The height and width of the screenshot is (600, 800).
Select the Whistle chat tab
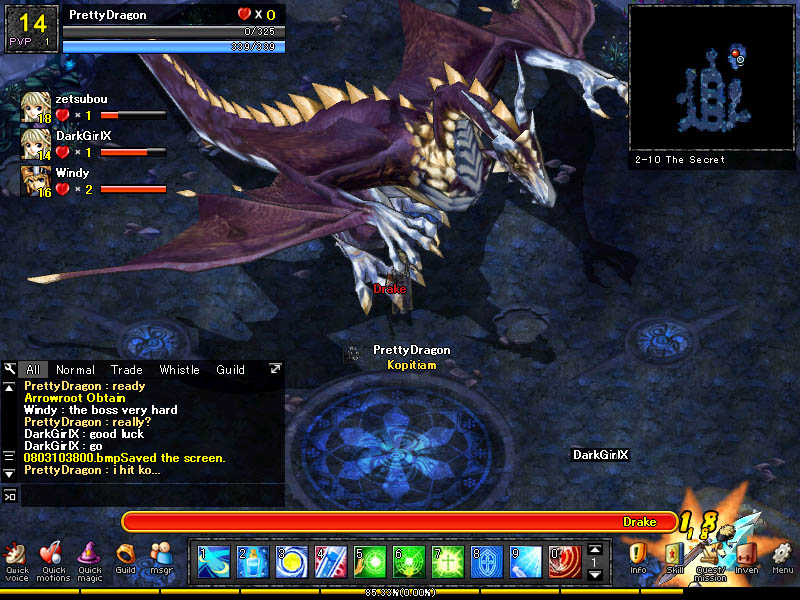pyautogui.click(x=179, y=370)
